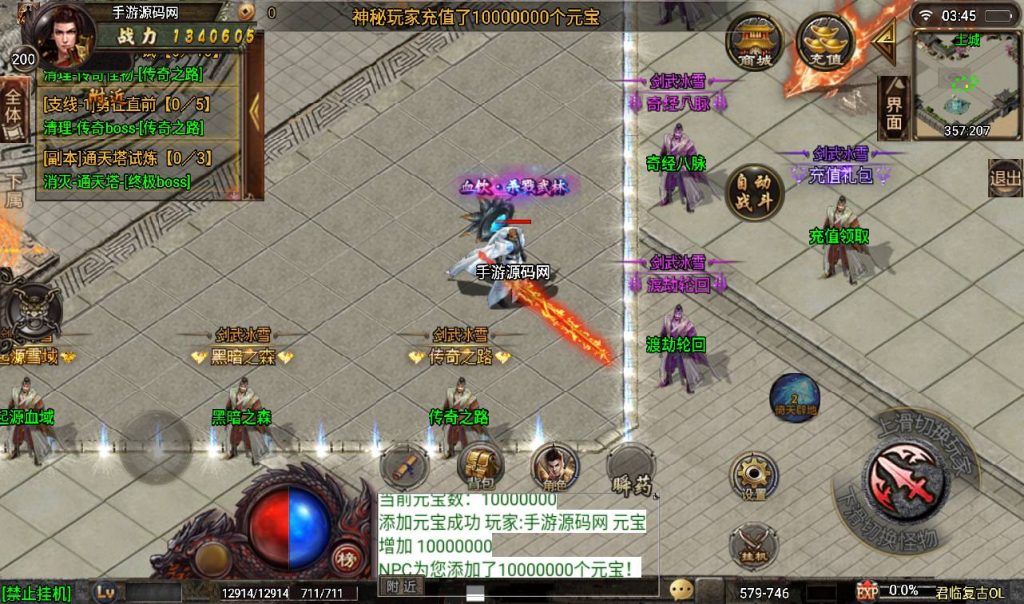The image size is (1024, 604).
Task: Open the 充值 recharge menu
Action: point(825,43)
